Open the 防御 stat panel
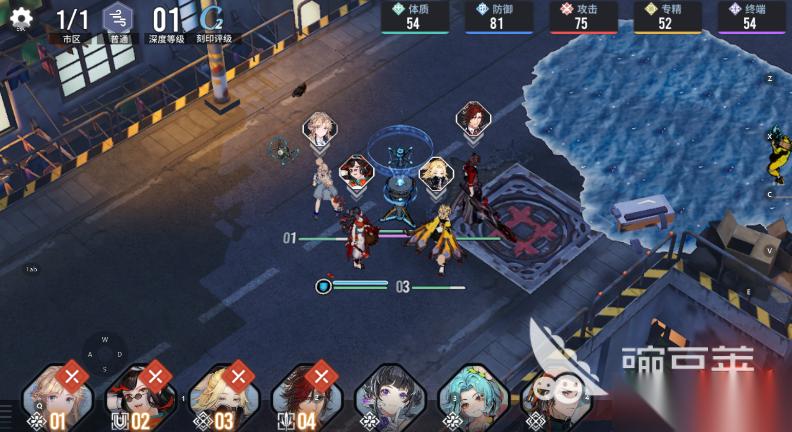Viewport: 792px width, 432px height. 498,17
